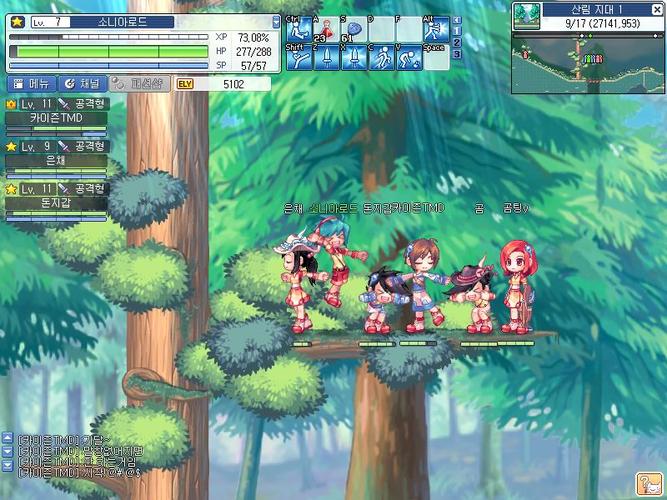Switch to hotbar page 3

point(457,54)
